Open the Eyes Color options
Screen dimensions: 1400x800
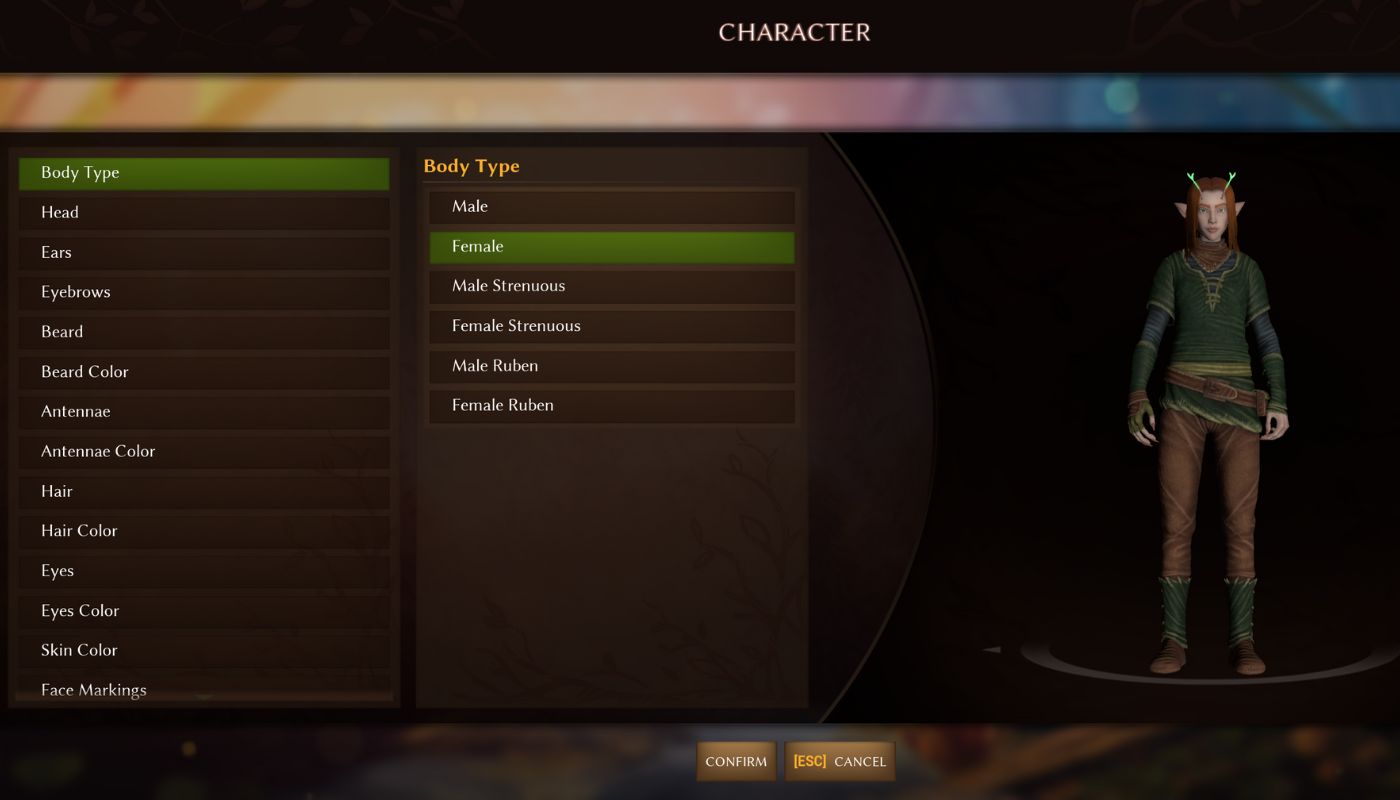point(204,611)
